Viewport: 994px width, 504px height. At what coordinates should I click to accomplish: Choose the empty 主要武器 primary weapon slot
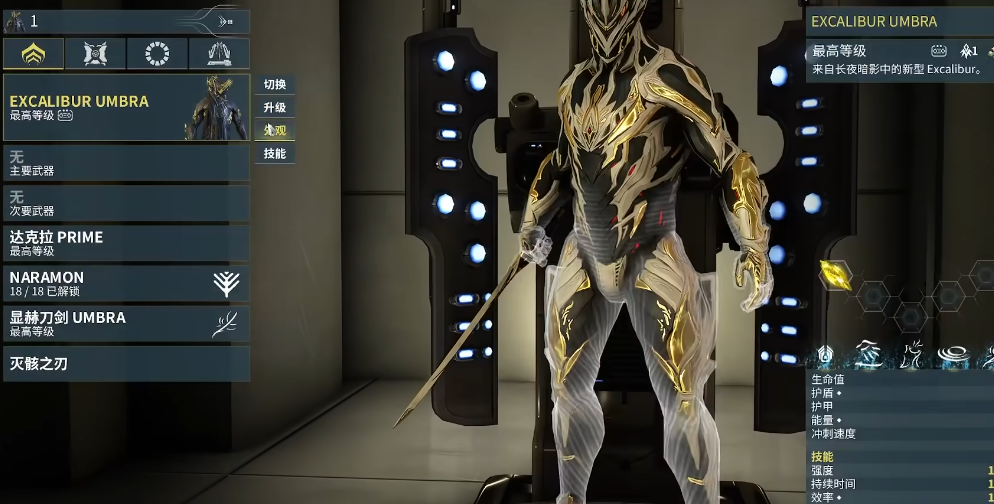(126, 164)
